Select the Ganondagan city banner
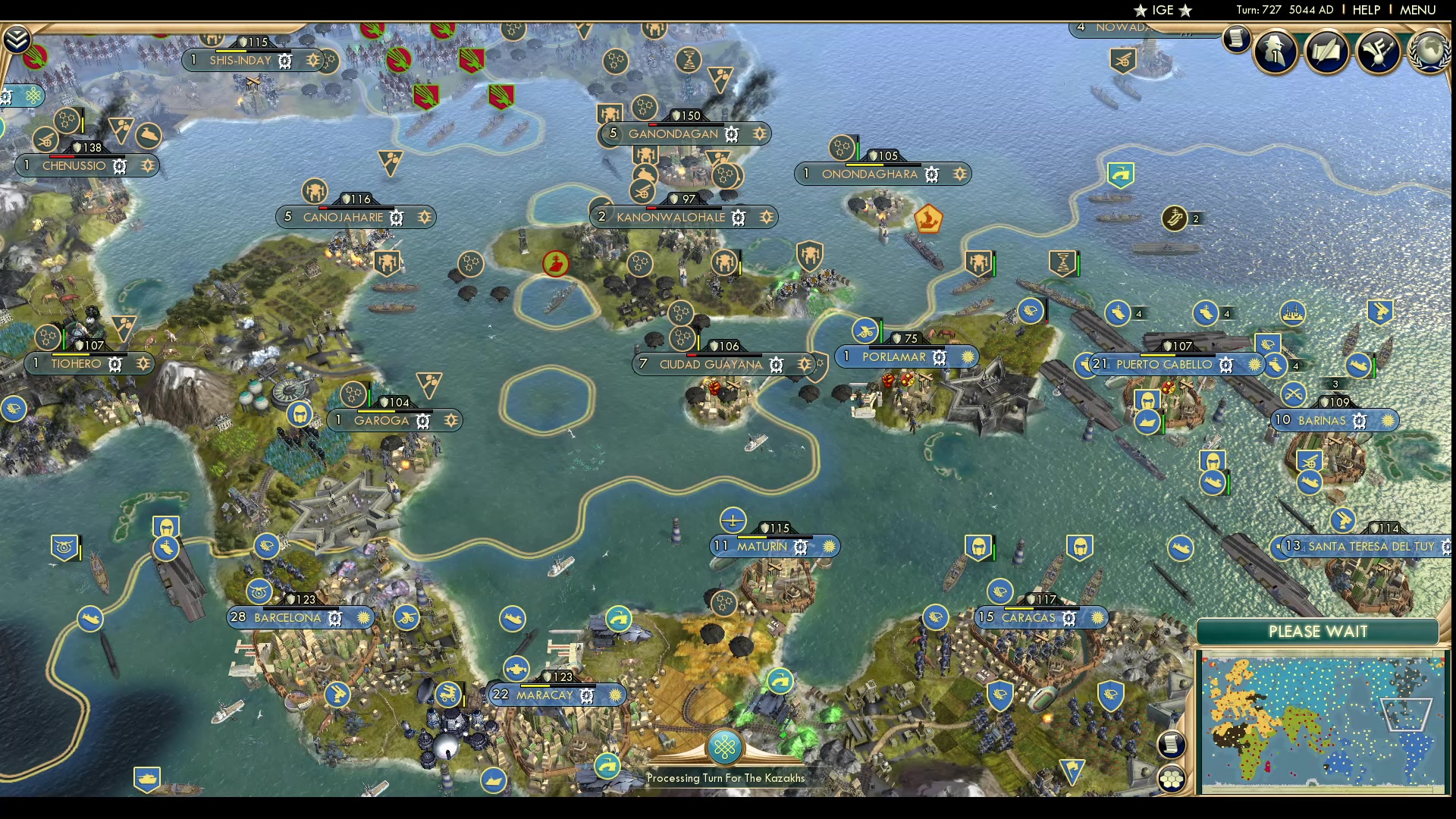Viewport: 1456px width, 819px height. (673, 133)
